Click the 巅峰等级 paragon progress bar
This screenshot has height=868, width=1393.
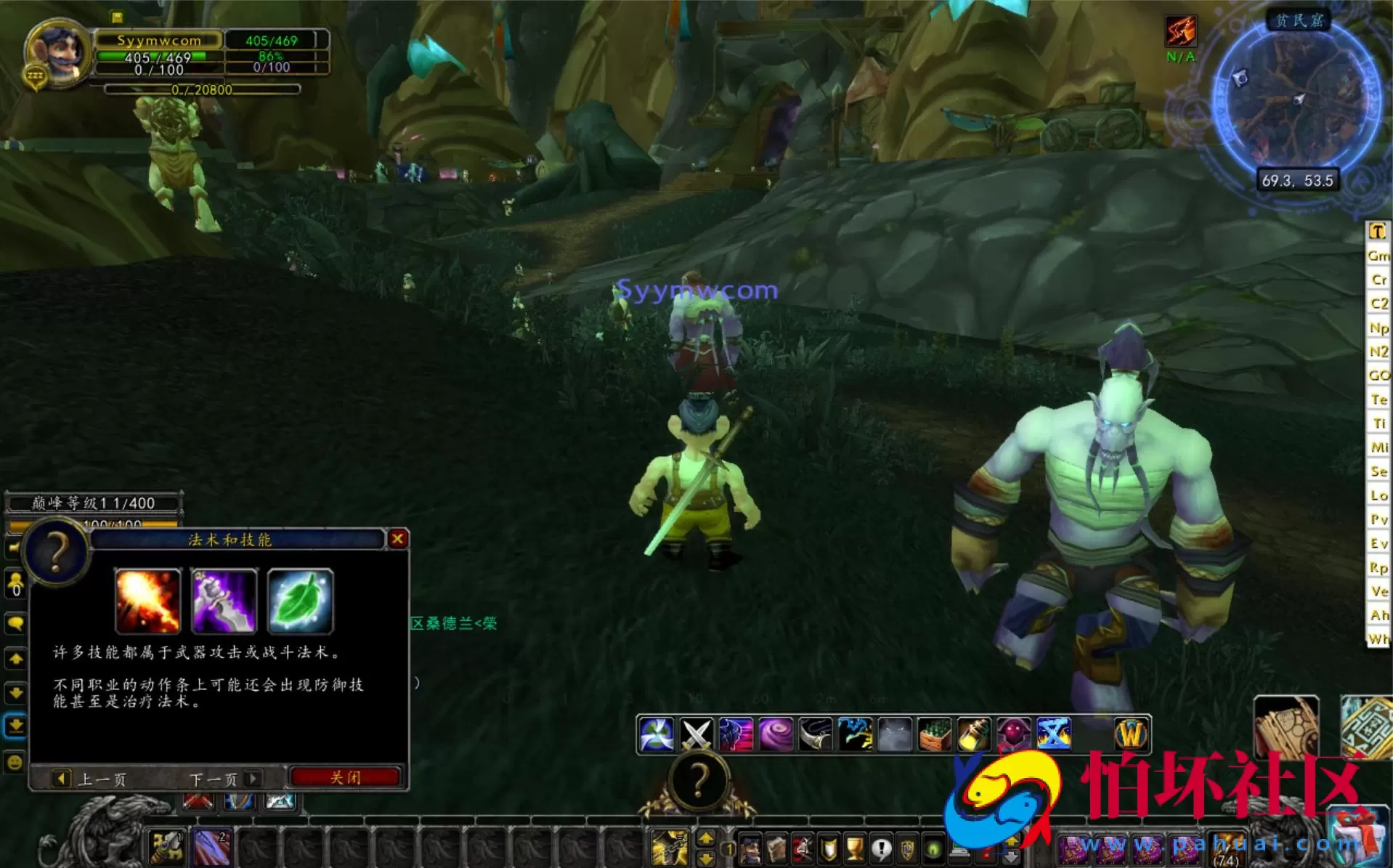coord(93,501)
